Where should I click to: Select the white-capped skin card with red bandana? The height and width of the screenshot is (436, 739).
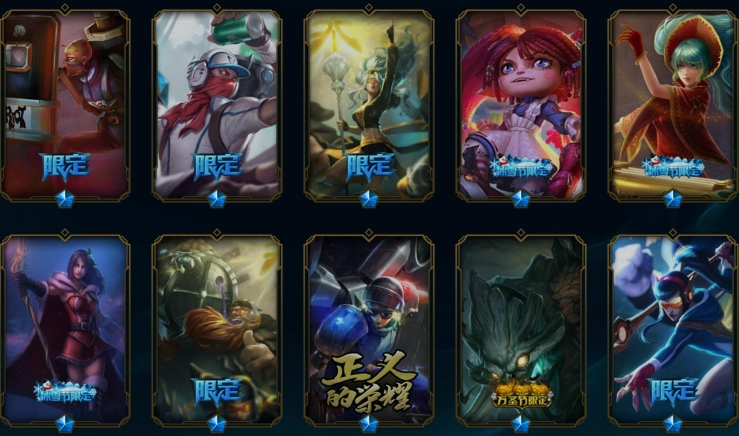point(217,105)
